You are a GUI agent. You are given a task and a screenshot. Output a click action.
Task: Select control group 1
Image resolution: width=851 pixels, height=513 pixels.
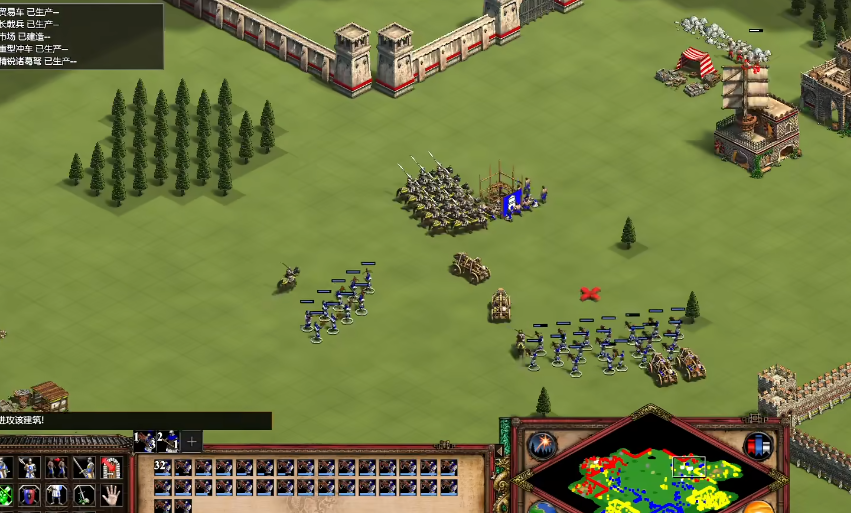145,441
